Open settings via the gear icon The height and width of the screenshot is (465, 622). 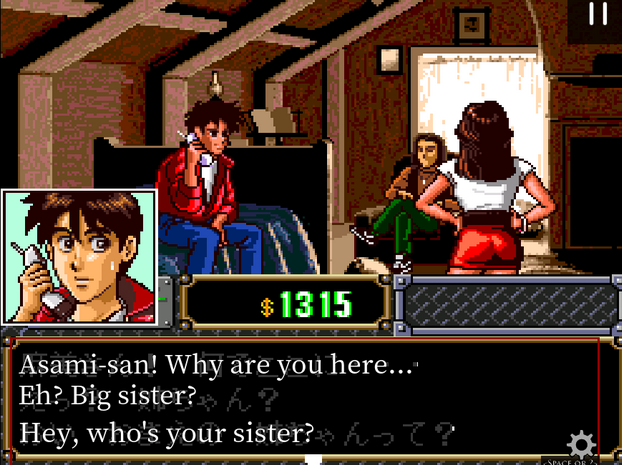click(581, 442)
